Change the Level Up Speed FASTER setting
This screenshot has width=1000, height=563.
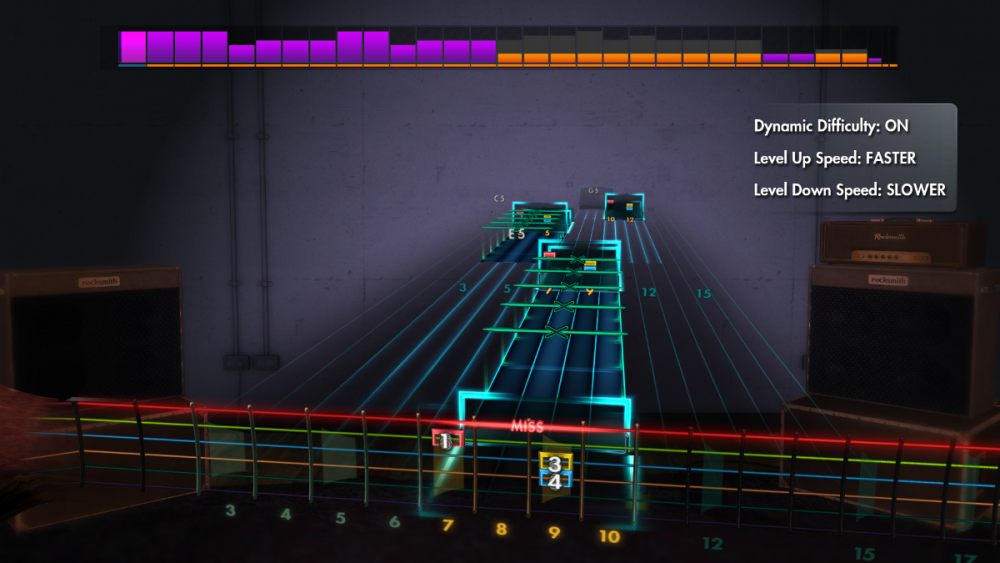(x=834, y=158)
